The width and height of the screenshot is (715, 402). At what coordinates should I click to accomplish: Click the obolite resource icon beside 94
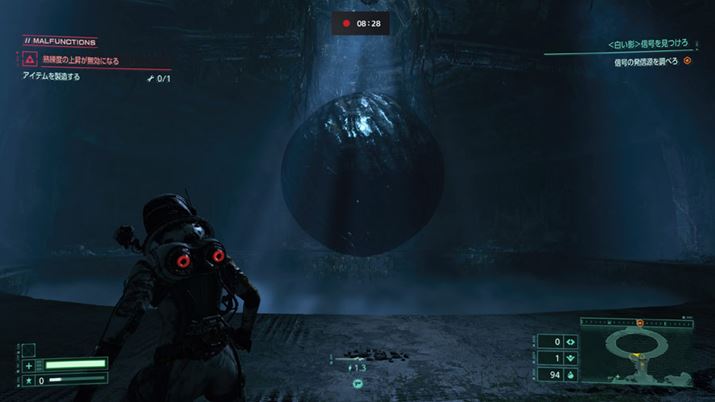pos(570,375)
